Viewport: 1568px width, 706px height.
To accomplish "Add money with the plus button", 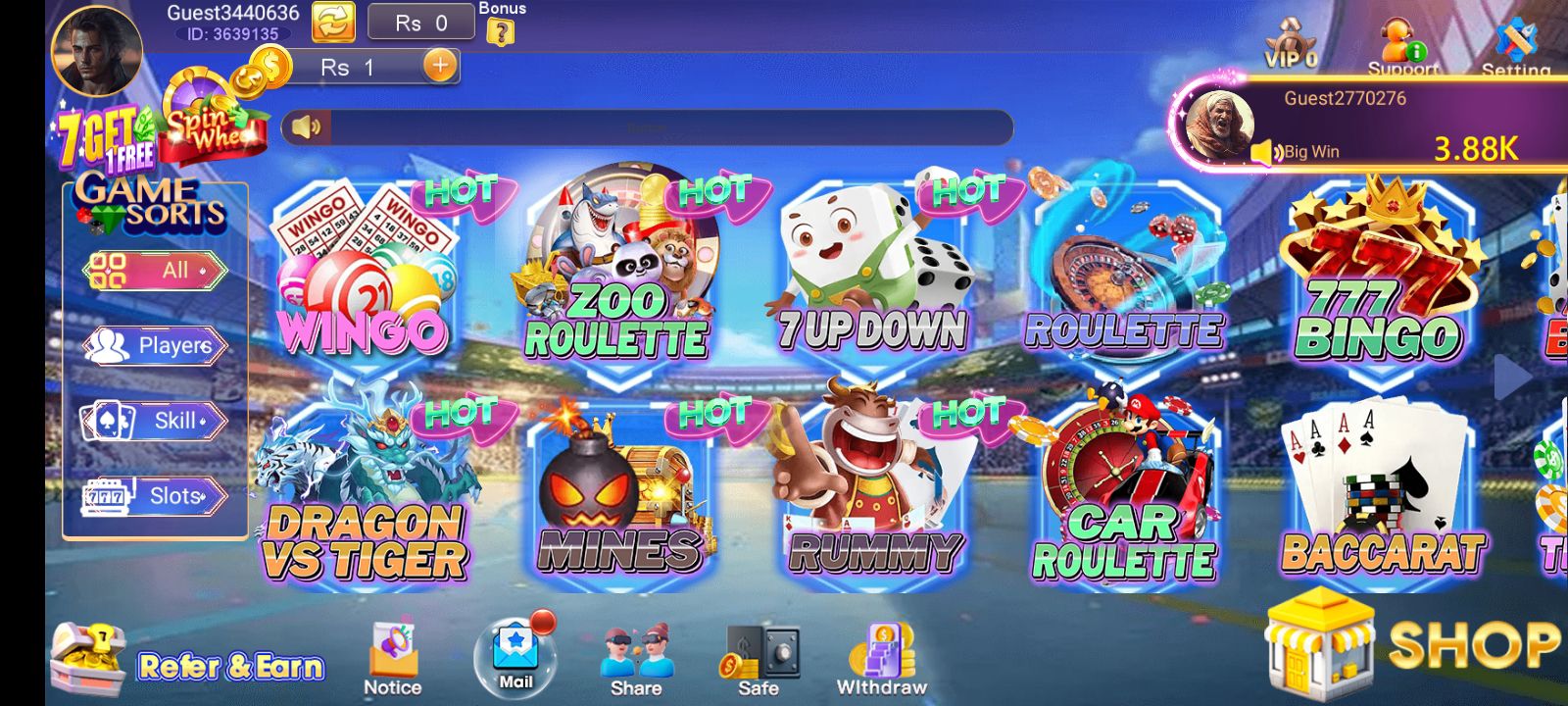I will tap(440, 67).
